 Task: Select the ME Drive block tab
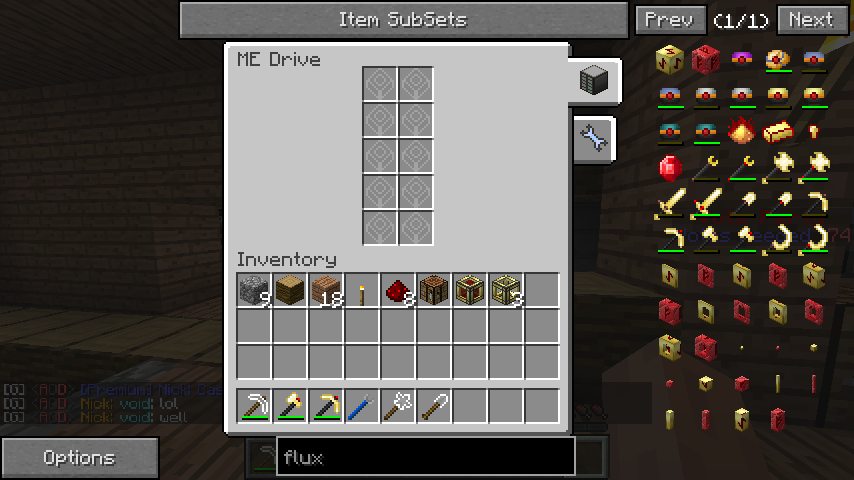[x=595, y=81]
